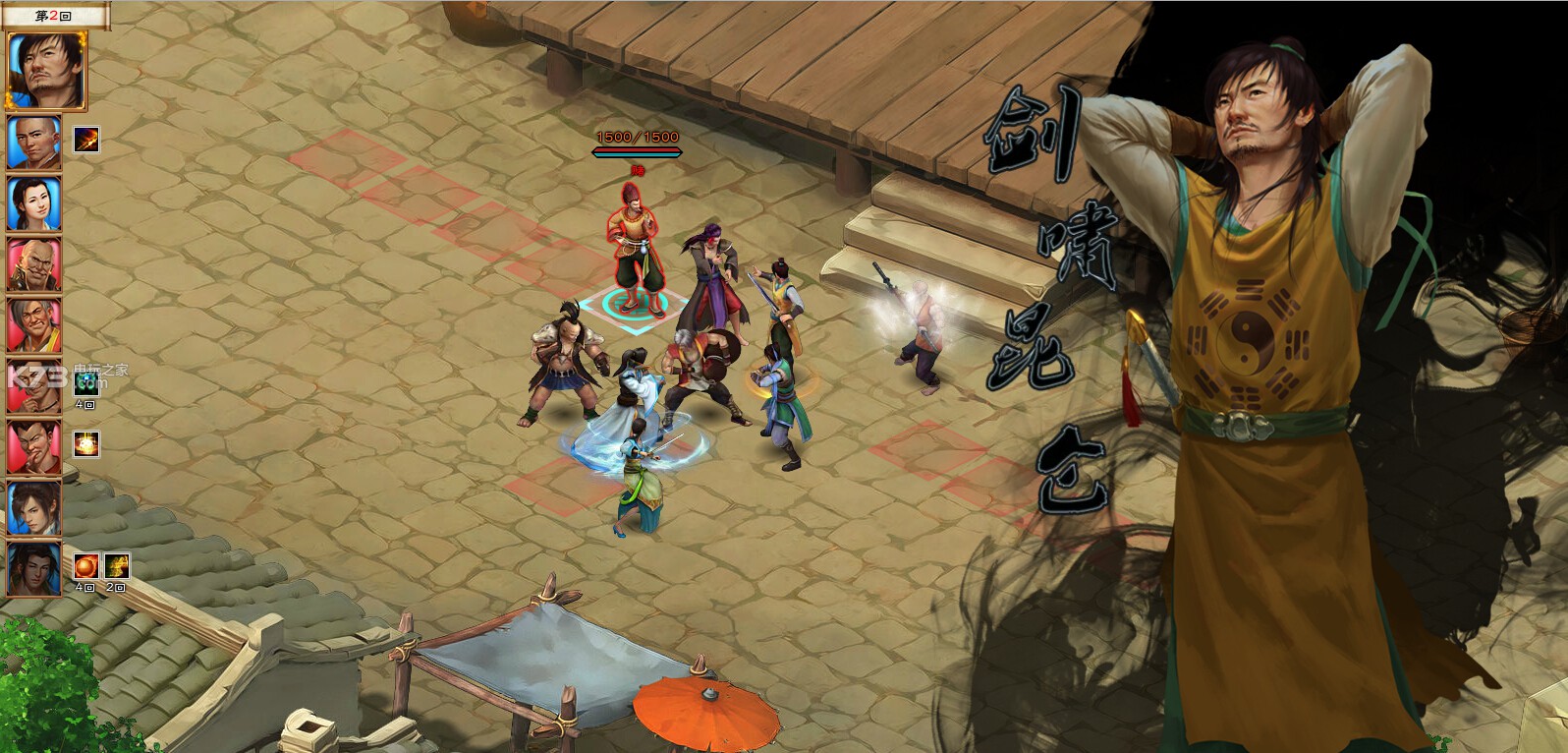Select the bald mustached enemy portrait

[34, 264]
